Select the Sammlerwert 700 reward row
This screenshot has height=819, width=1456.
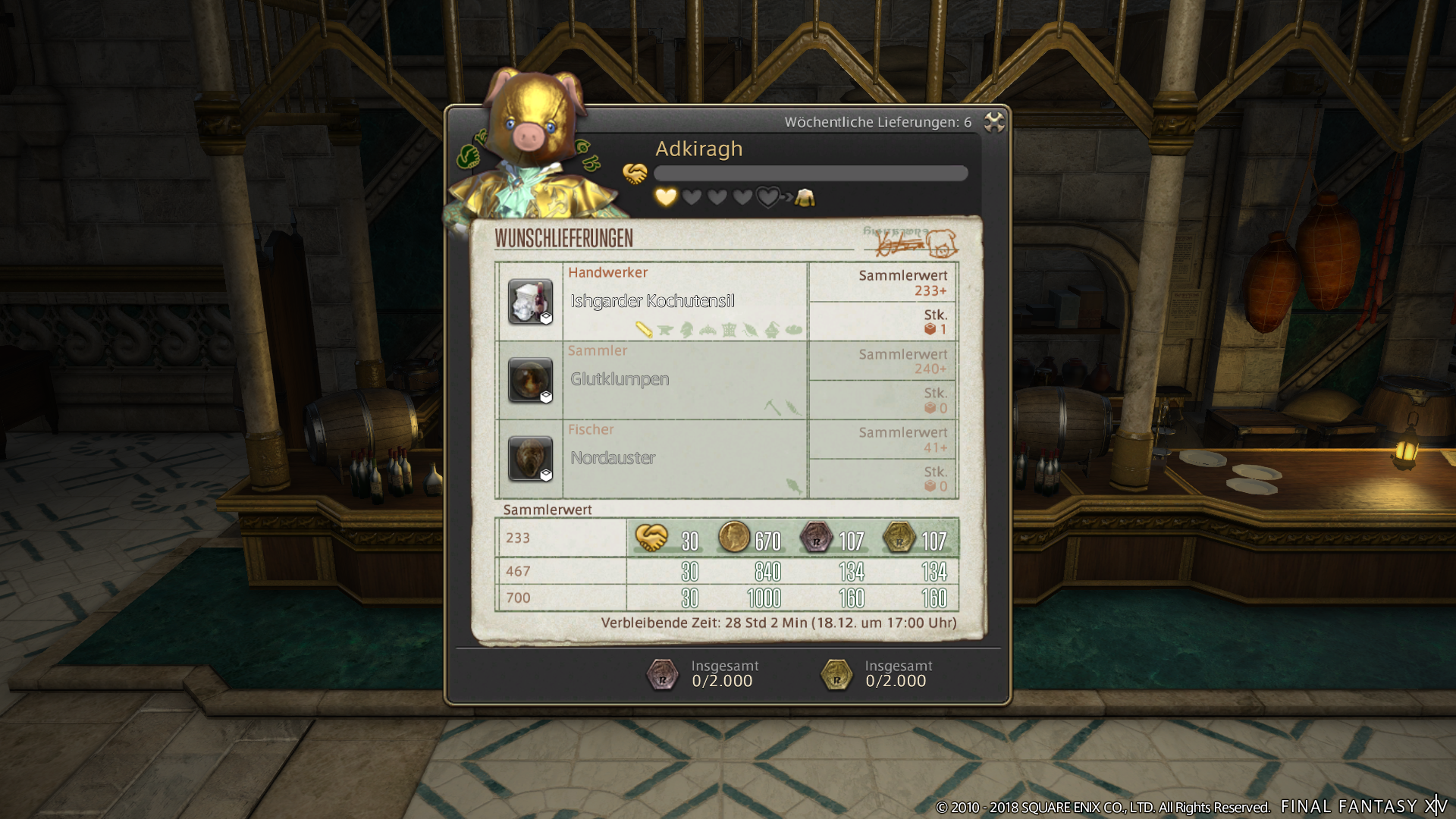pyautogui.click(x=726, y=598)
